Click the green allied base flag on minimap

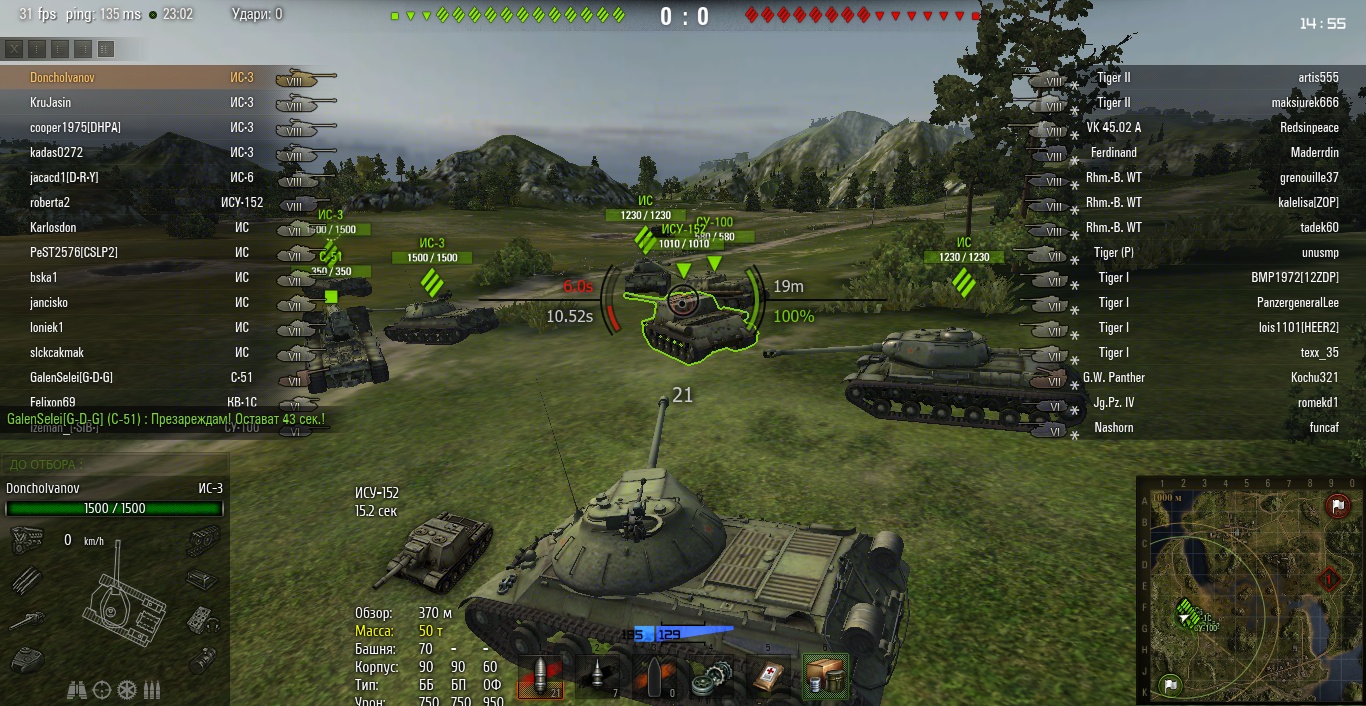1169,685
